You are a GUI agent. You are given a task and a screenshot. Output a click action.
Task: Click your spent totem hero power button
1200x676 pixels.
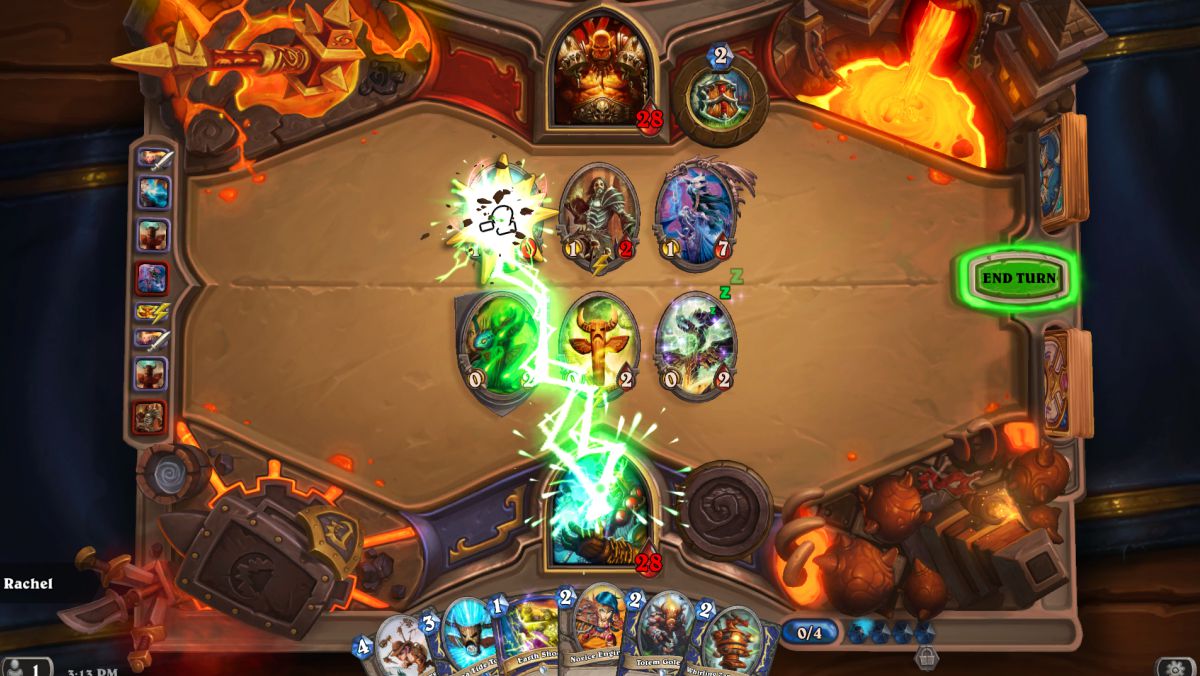click(725, 511)
